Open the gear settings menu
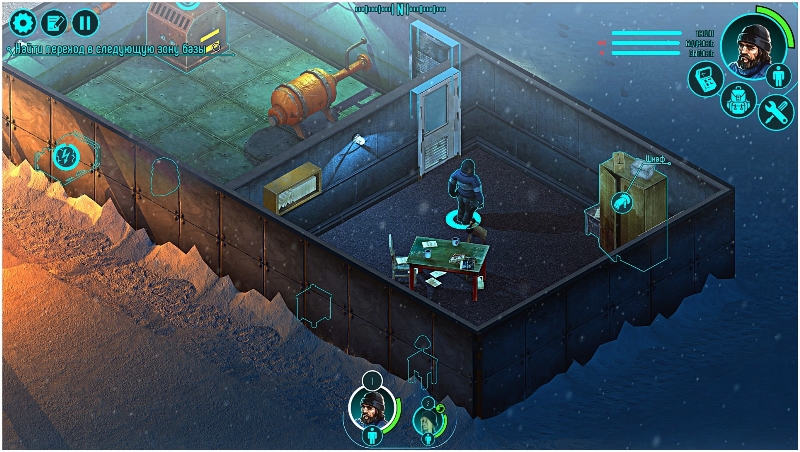The height and width of the screenshot is (452, 800). pos(21,21)
